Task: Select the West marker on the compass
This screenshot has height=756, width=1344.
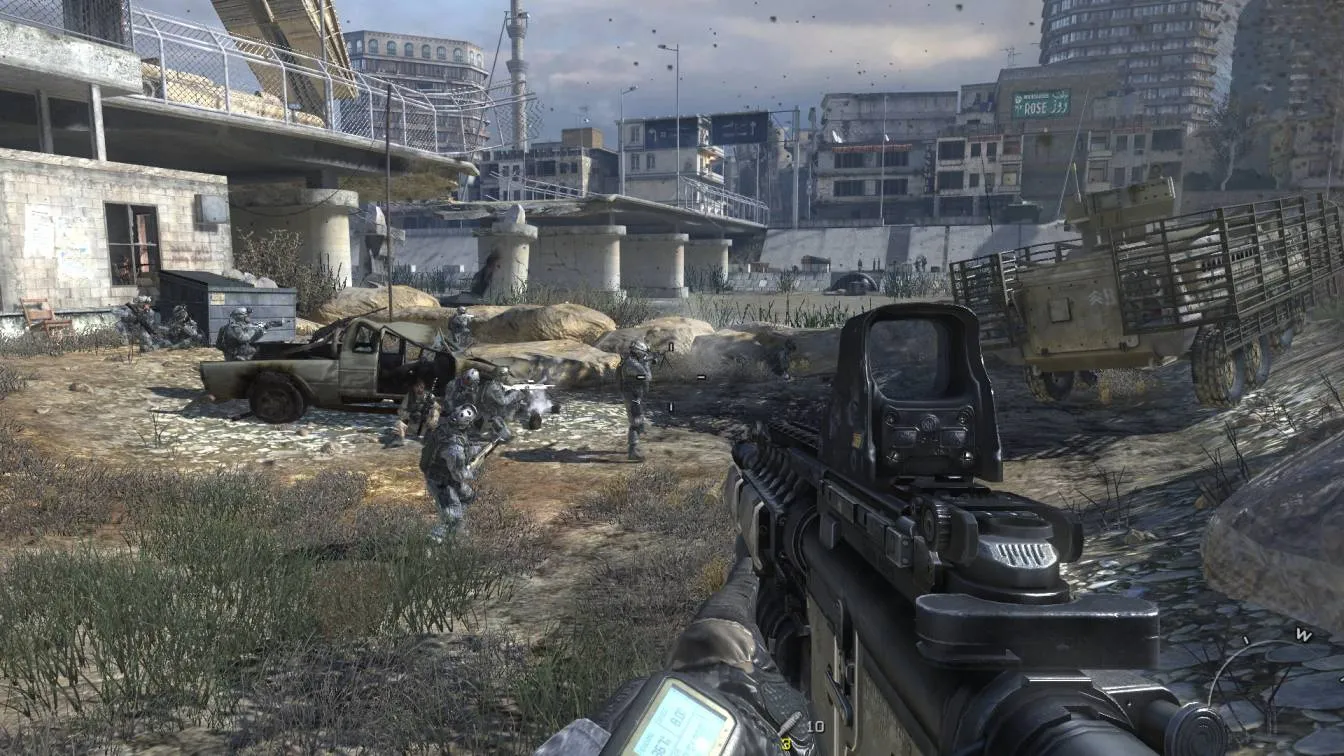Action: (1303, 634)
